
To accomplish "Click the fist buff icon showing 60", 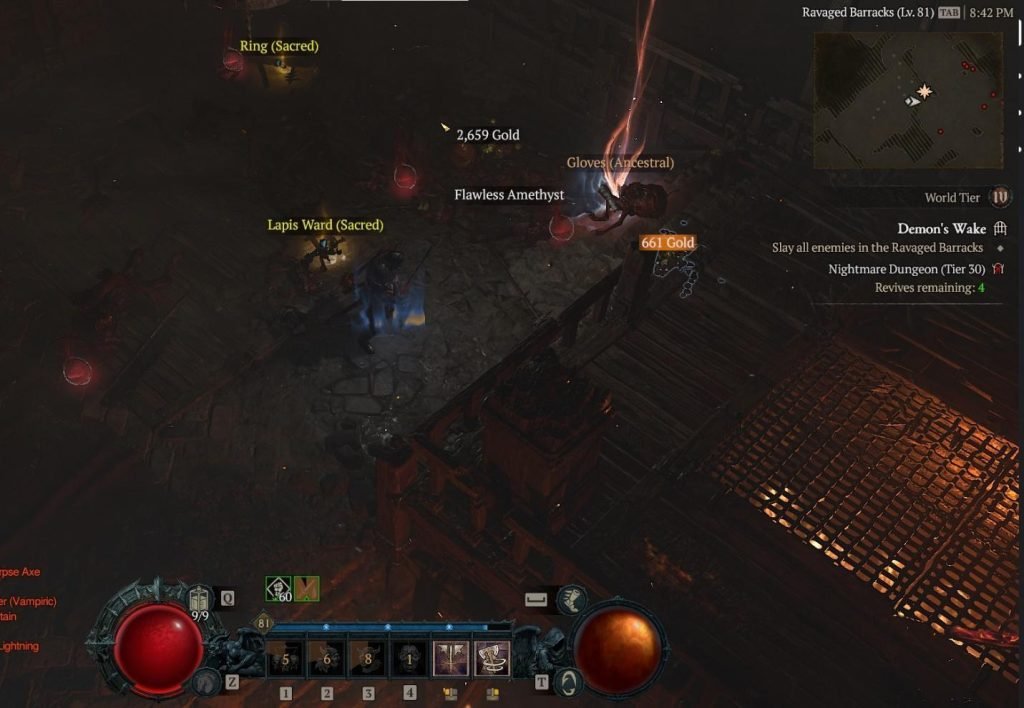I will coord(278,590).
